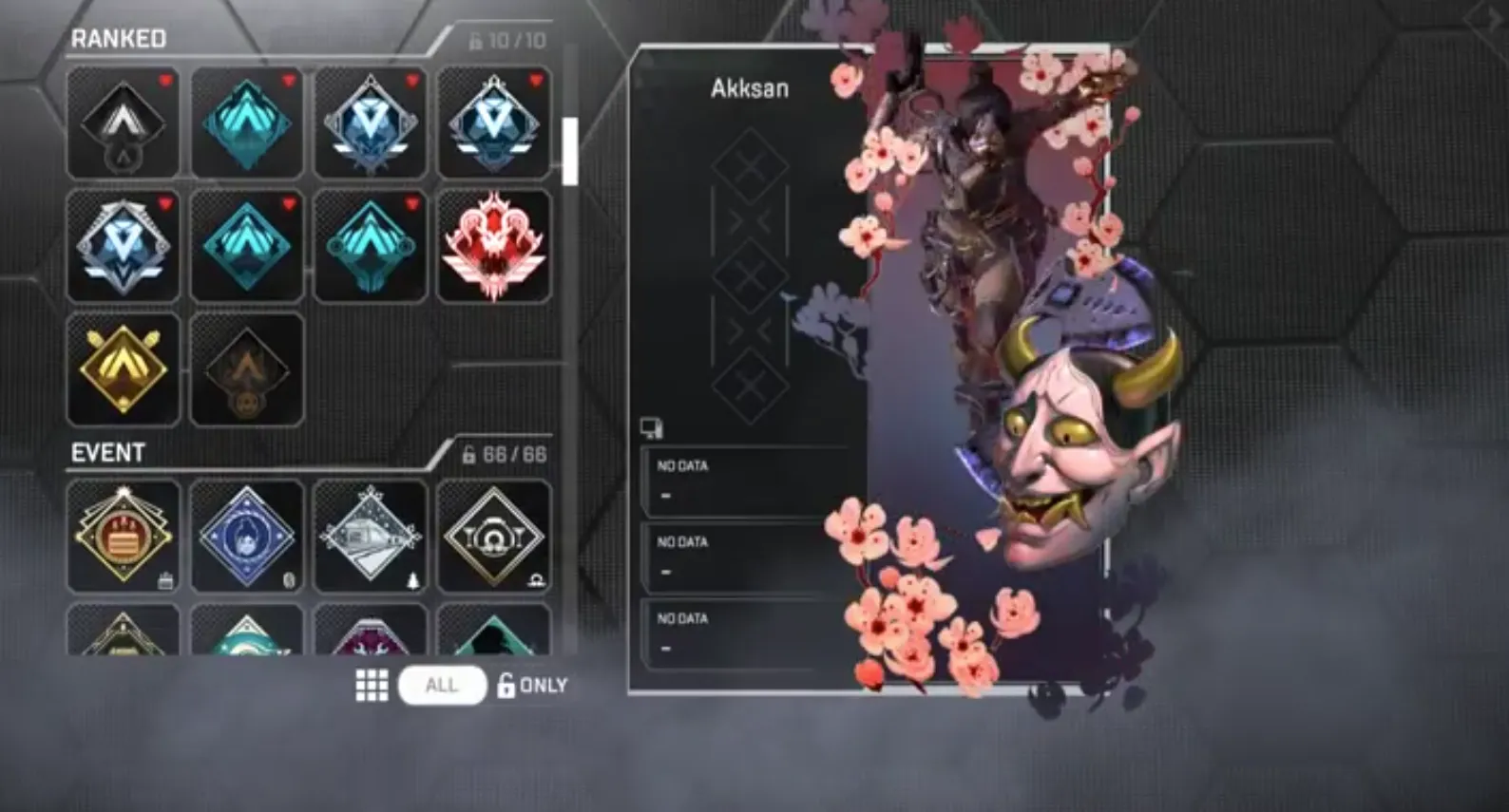Toggle the grid view layout icon

(371, 684)
